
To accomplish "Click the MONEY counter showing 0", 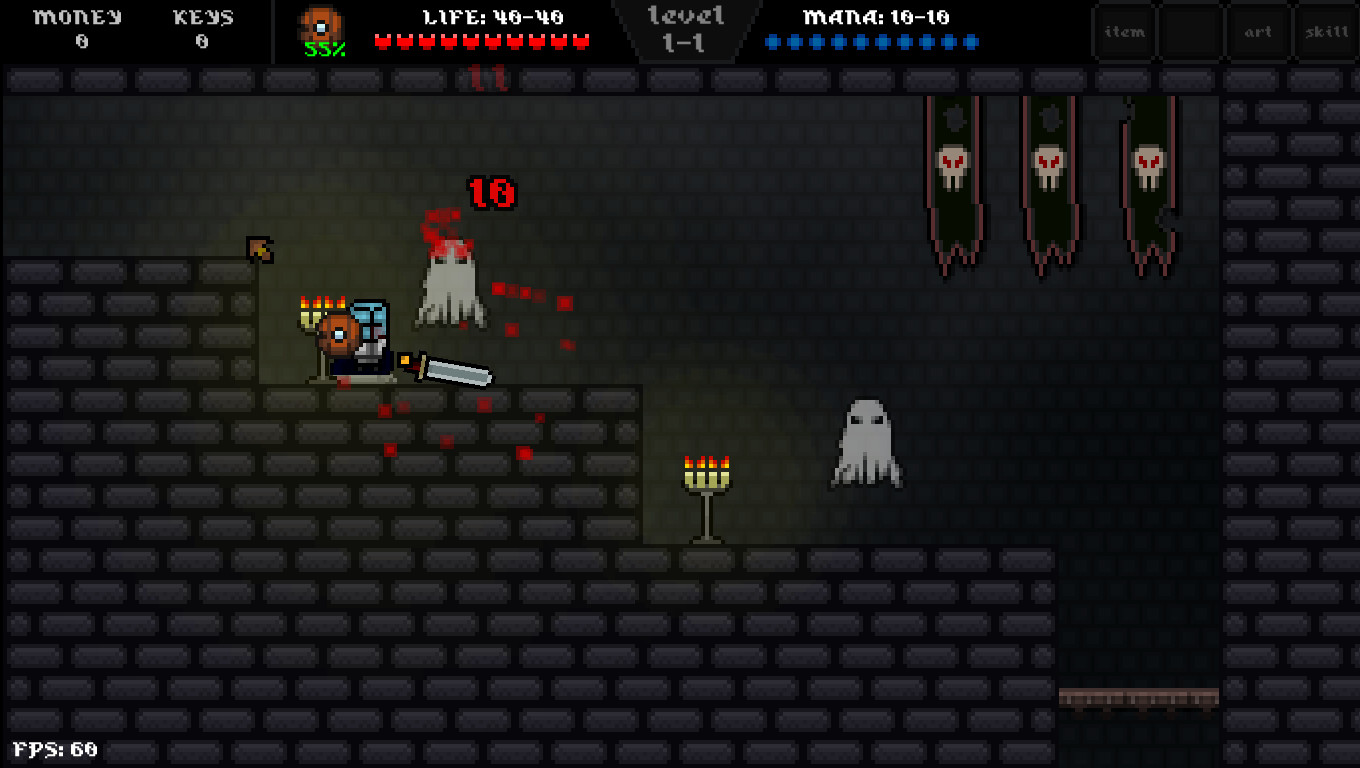I will coord(80,28).
